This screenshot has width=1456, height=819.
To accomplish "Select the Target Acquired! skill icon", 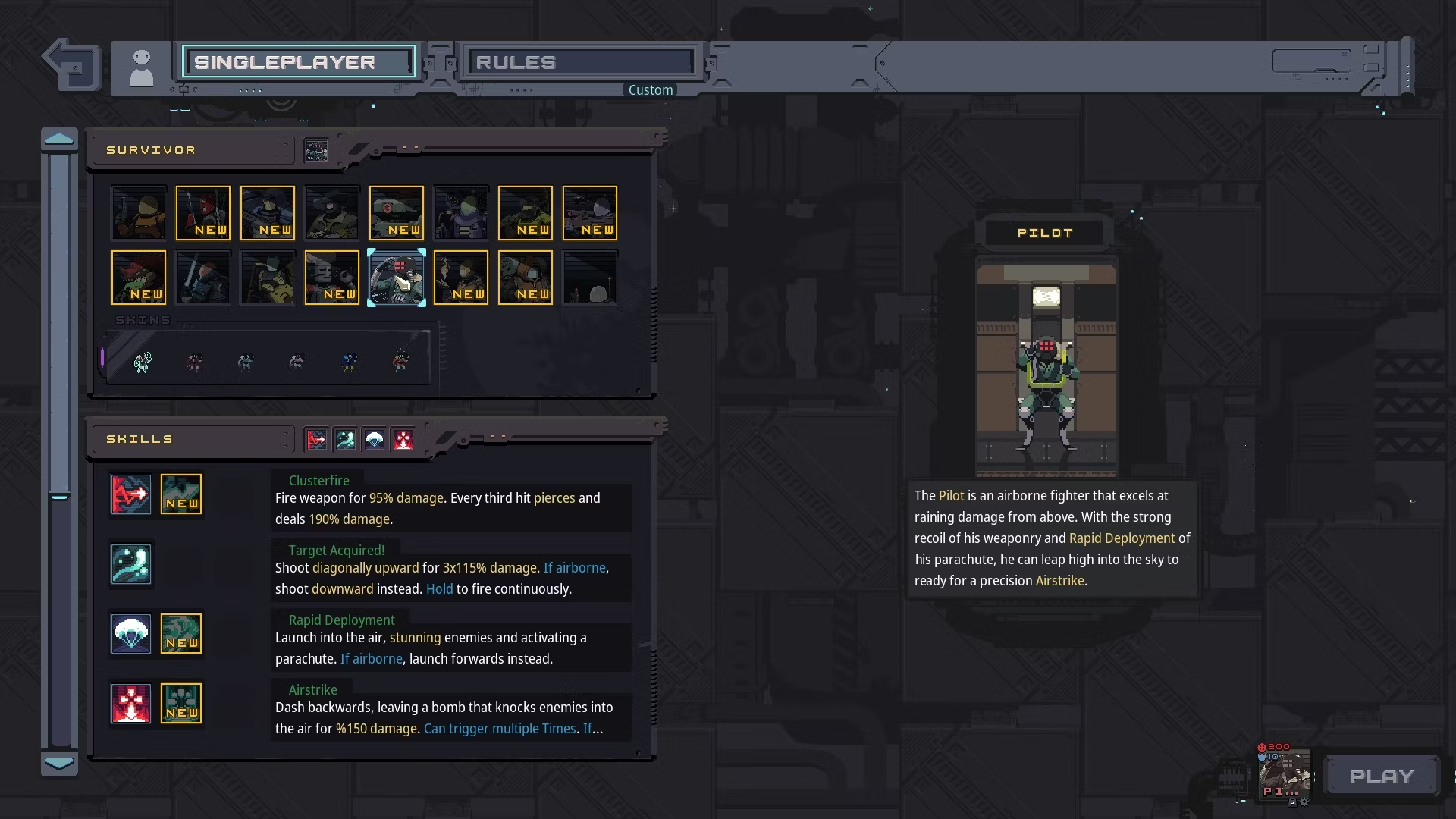I will (131, 564).
